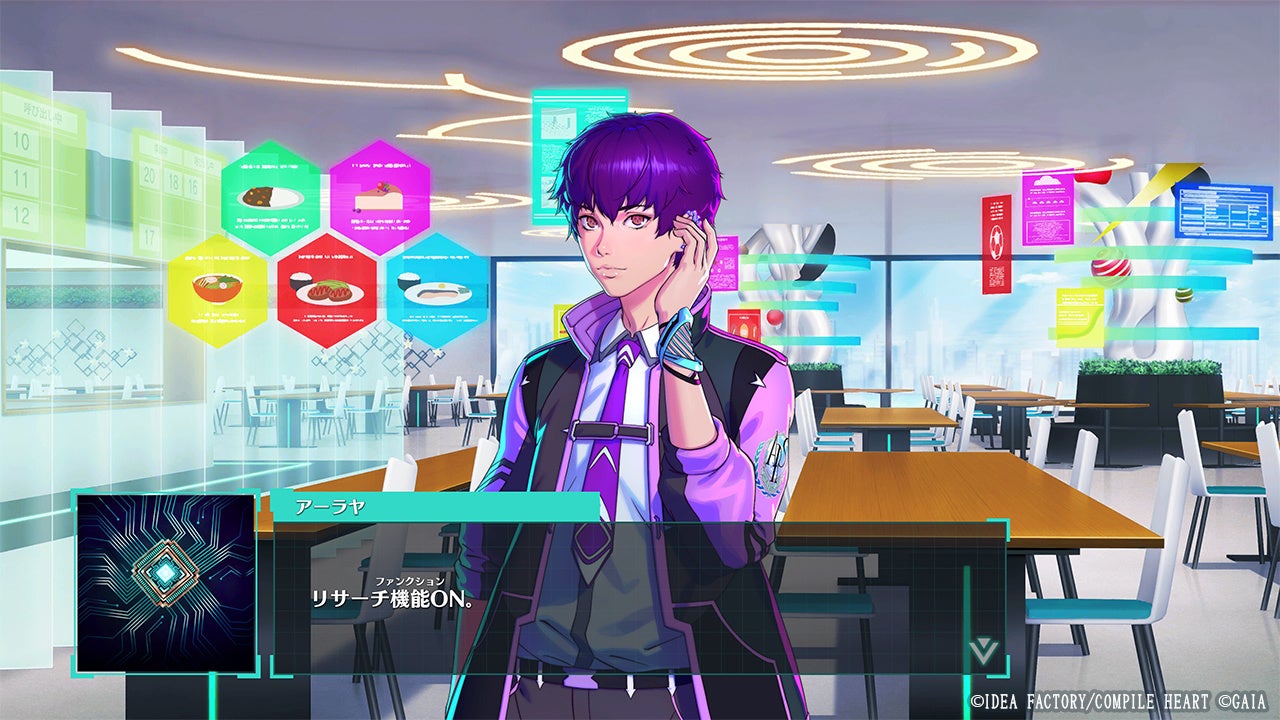Select the hamburg steak hexagon menu icon
The height and width of the screenshot is (720, 1280).
tap(328, 288)
